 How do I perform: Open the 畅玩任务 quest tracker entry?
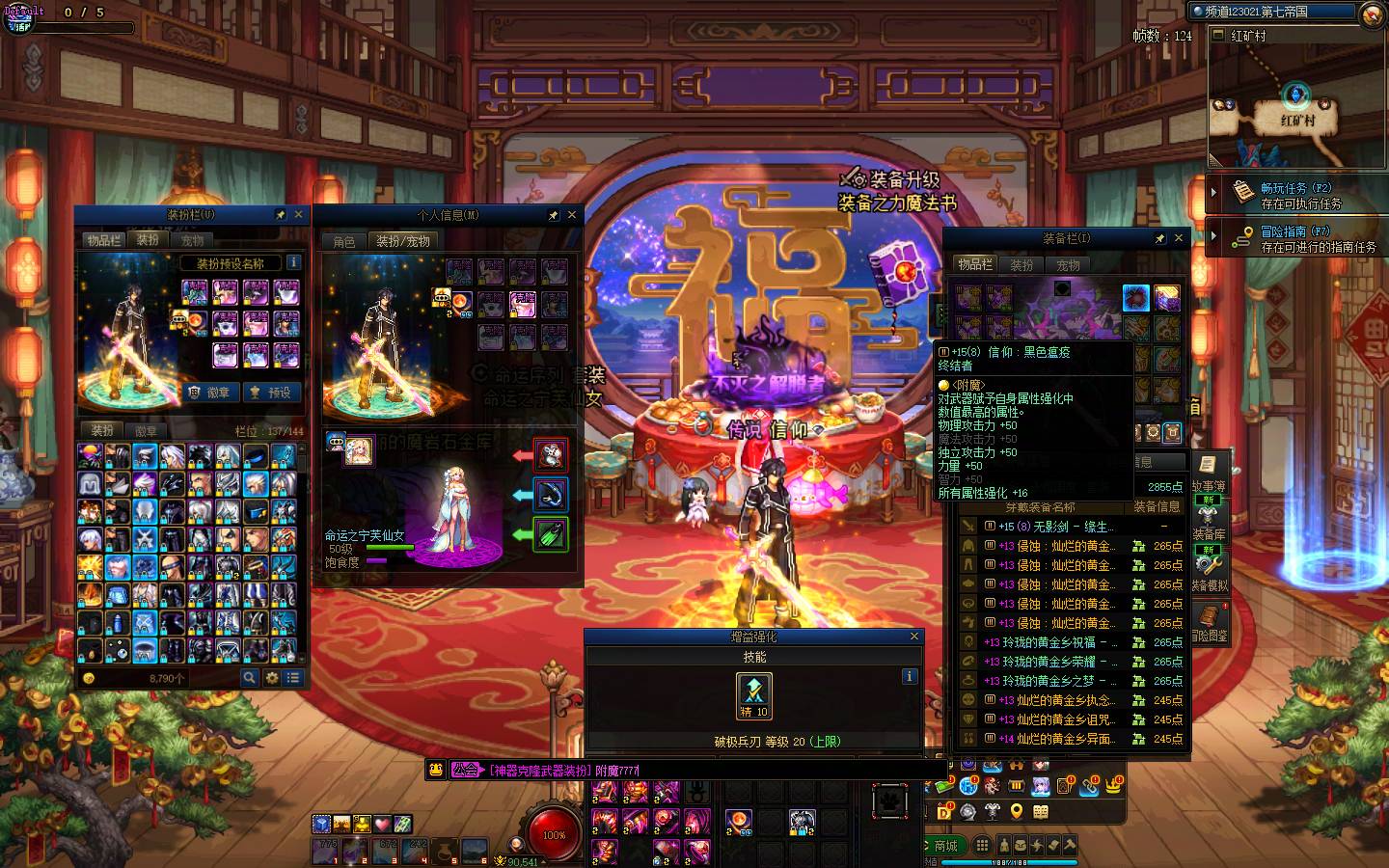click(1295, 195)
